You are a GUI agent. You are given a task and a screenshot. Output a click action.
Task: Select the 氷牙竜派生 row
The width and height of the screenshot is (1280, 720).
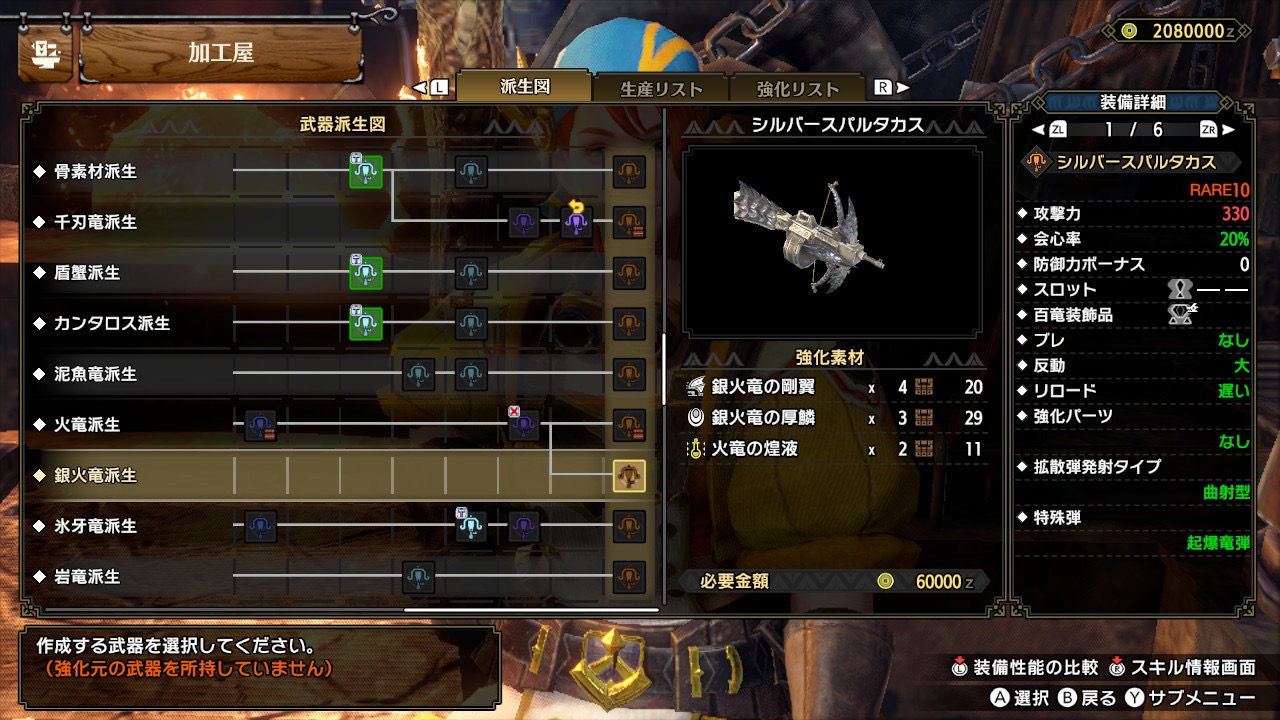pyautogui.click(x=96, y=526)
